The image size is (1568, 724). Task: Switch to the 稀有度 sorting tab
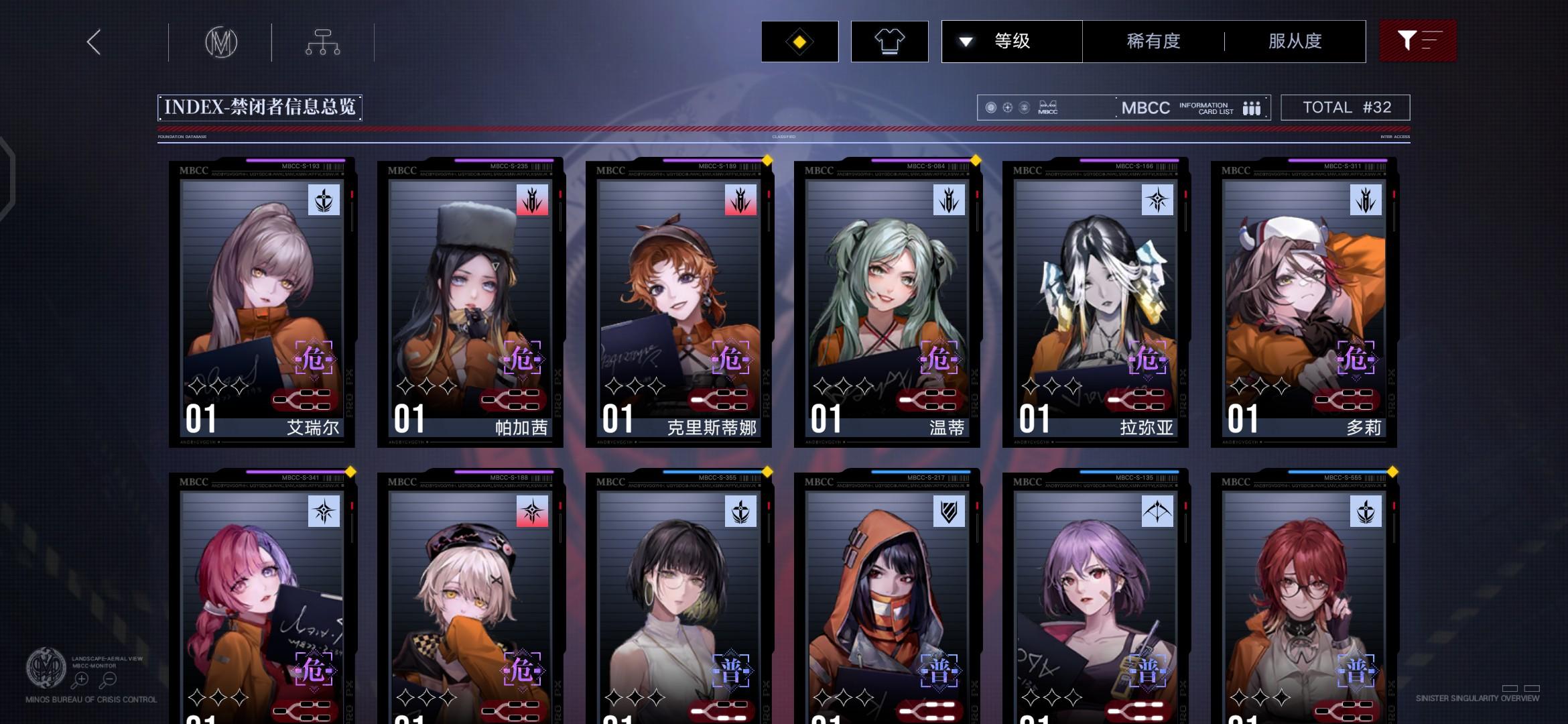point(1153,42)
